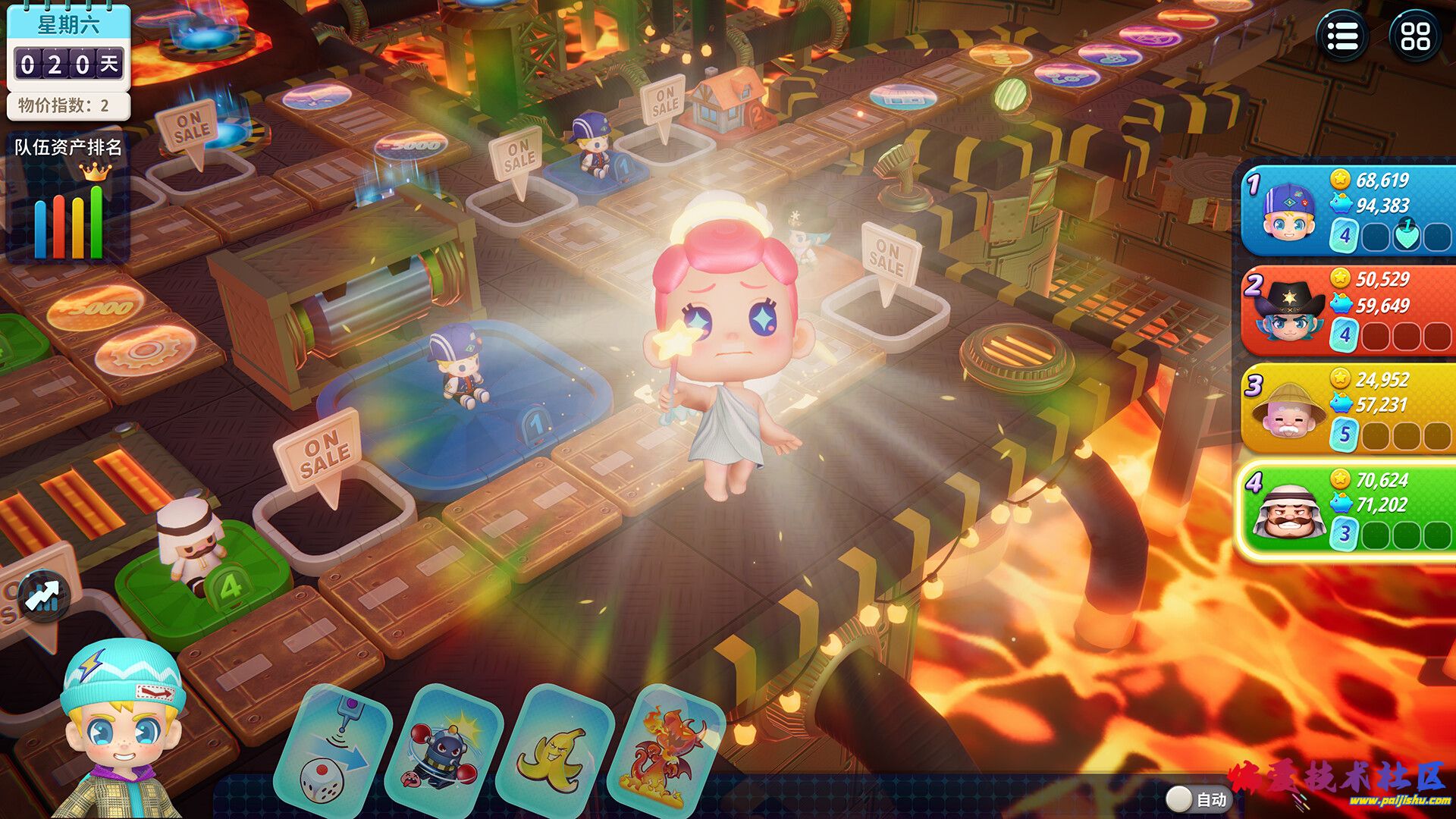Click the stock trend arrow icon
1456x819 pixels.
point(43,596)
